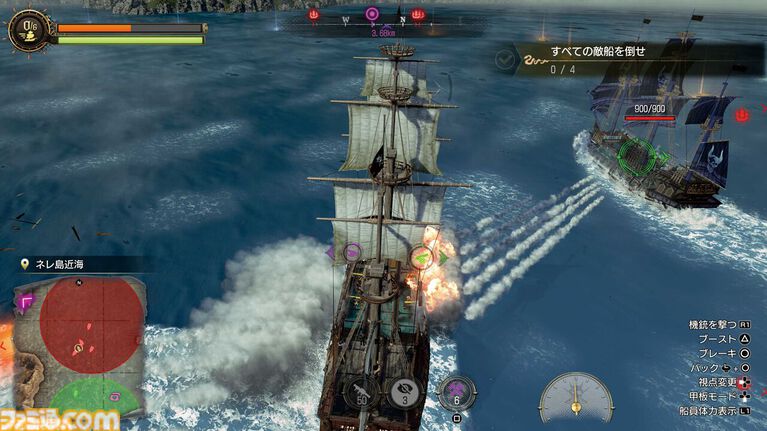Viewport: 767px width, 431px height.
Task: Click the green safe zone on the minimap
Action: click(95, 396)
